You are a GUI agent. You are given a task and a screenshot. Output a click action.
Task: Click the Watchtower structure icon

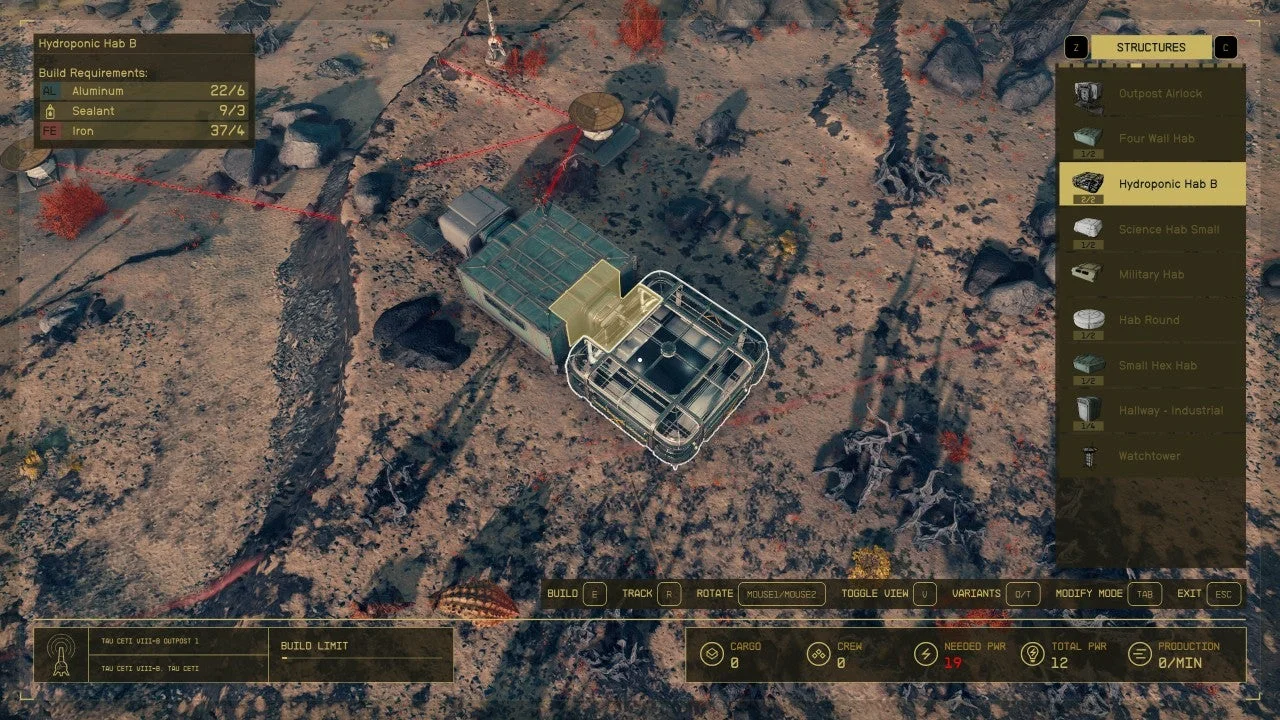point(1087,455)
